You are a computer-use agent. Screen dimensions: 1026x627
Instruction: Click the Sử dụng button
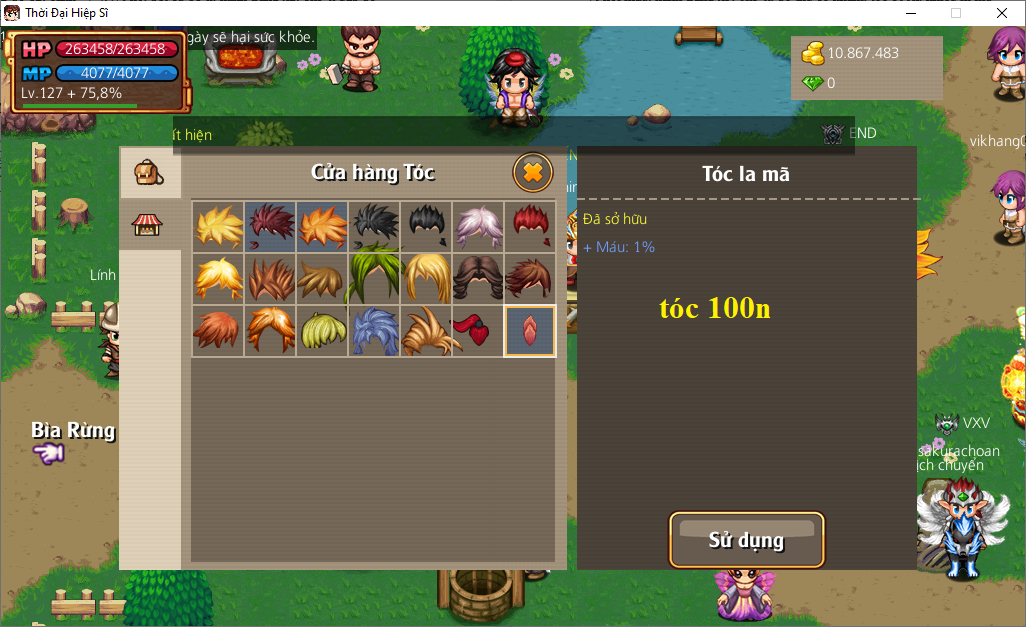click(x=746, y=540)
